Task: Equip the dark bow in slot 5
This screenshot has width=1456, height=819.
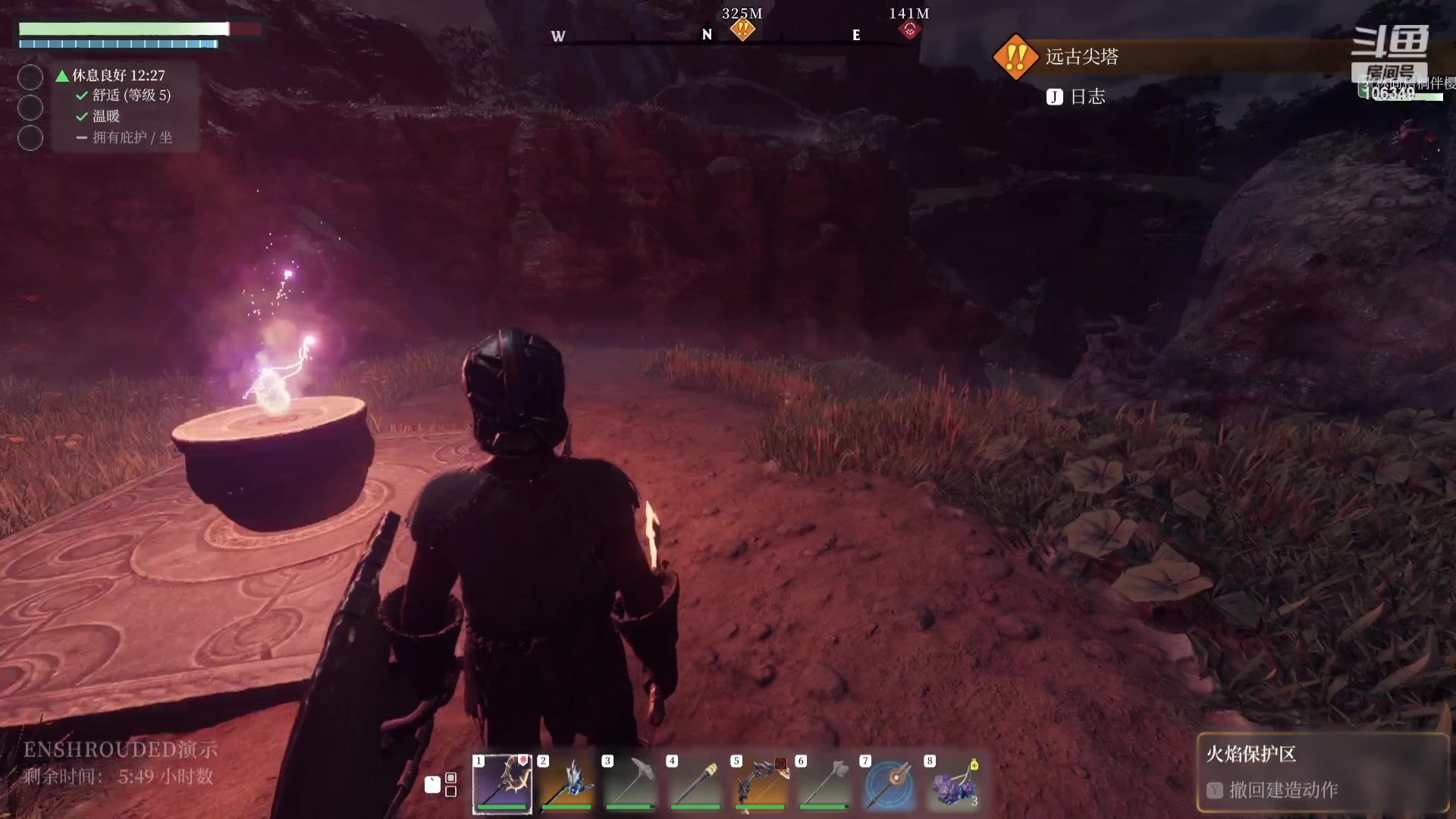Action: (761, 783)
